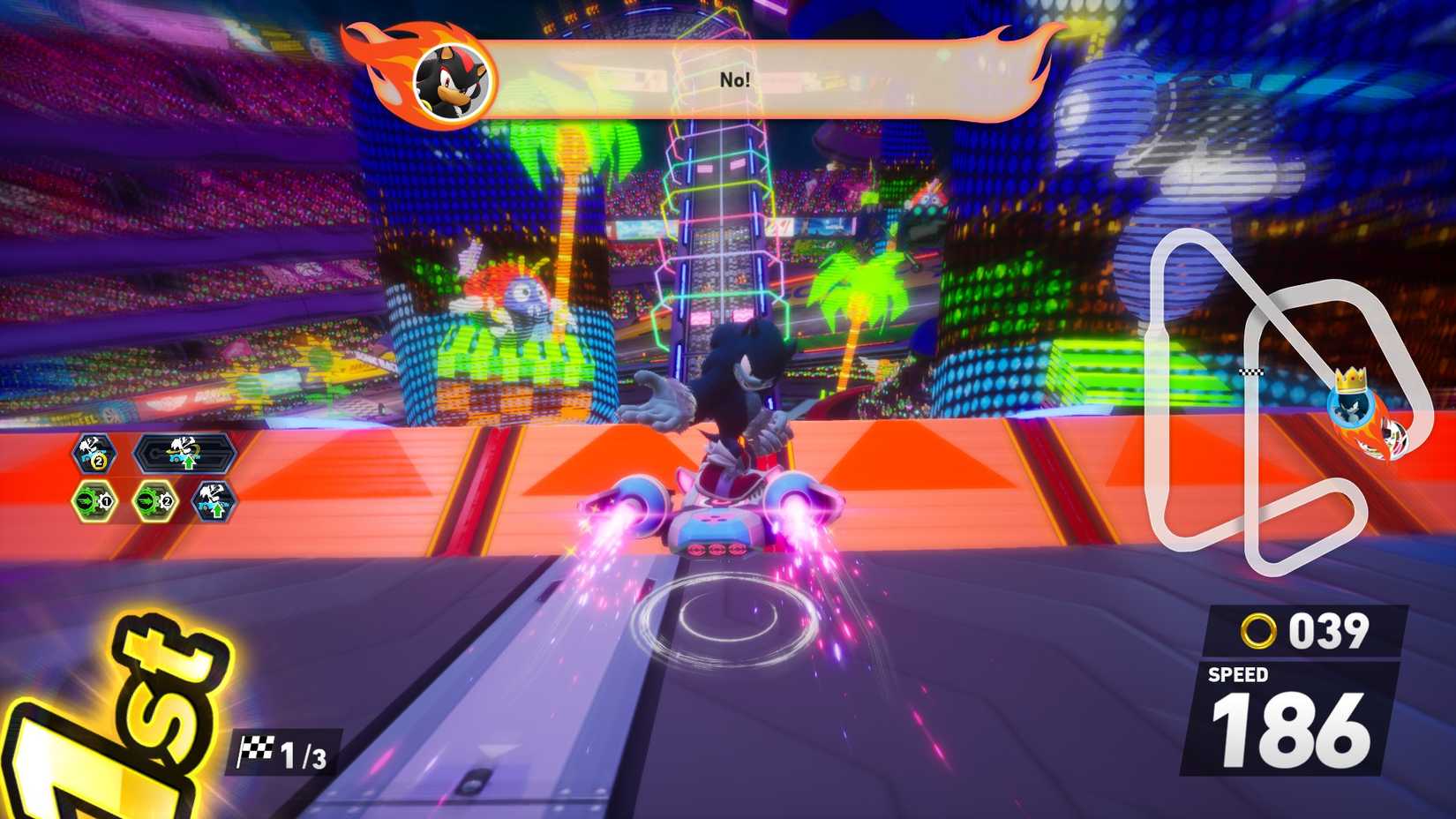Expand the item slot row on the left HUD

154,477
